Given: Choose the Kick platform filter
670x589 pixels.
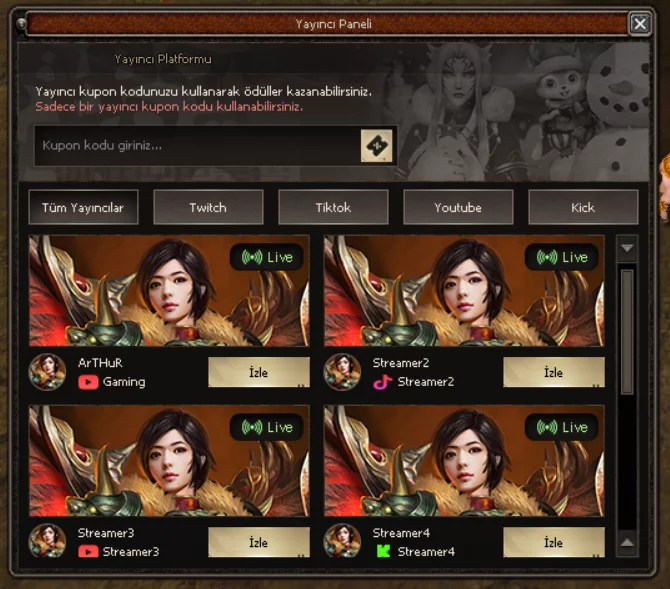Looking at the screenshot, I should 583,208.
